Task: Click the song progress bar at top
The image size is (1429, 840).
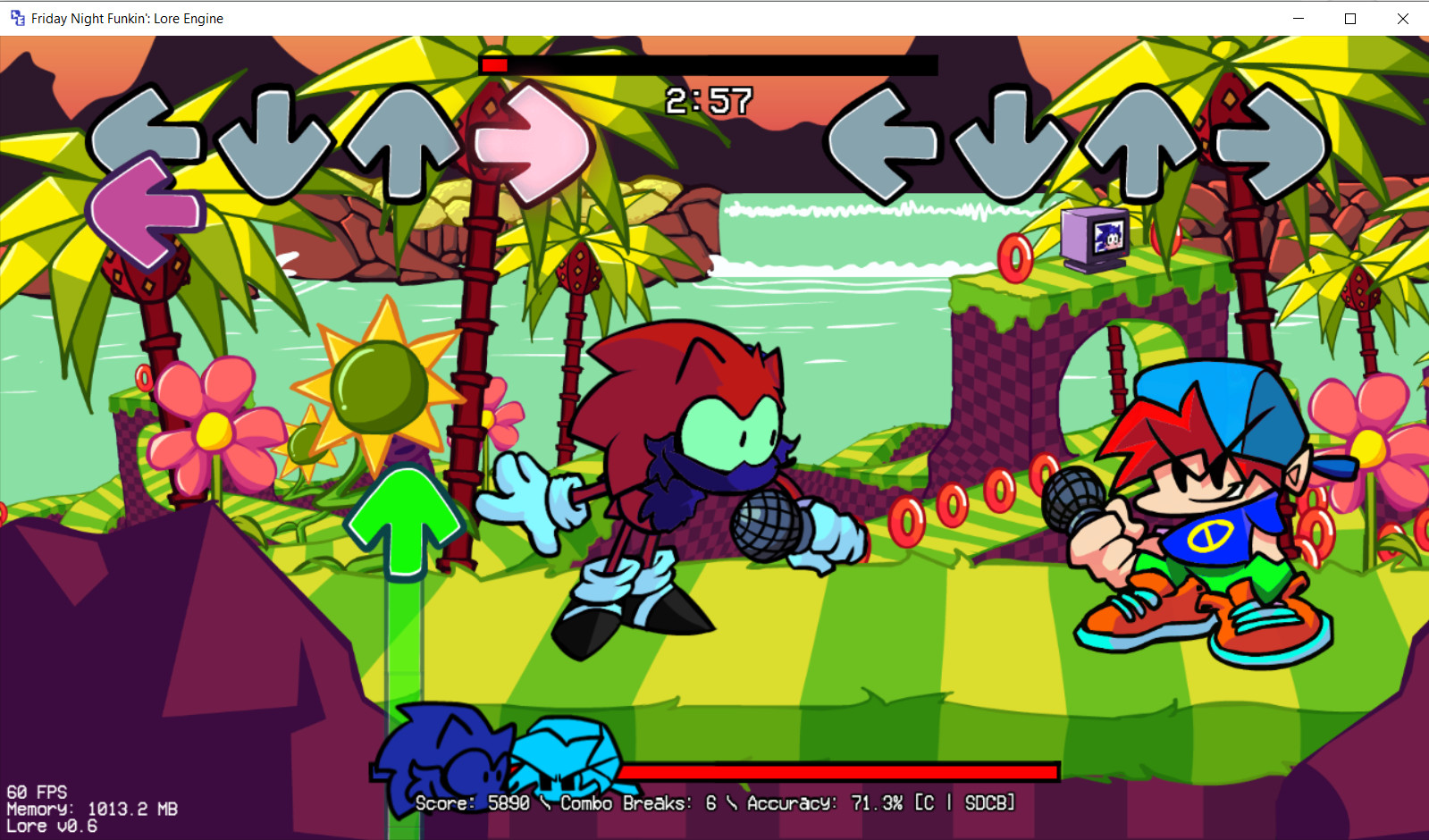Action: (x=706, y=63)
